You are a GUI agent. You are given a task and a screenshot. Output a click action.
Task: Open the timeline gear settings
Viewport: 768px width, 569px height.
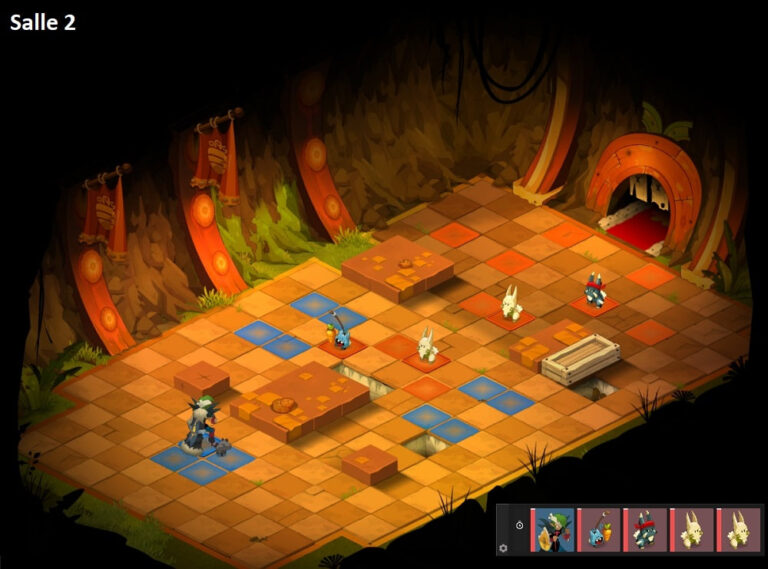click(x=503, y=547)
